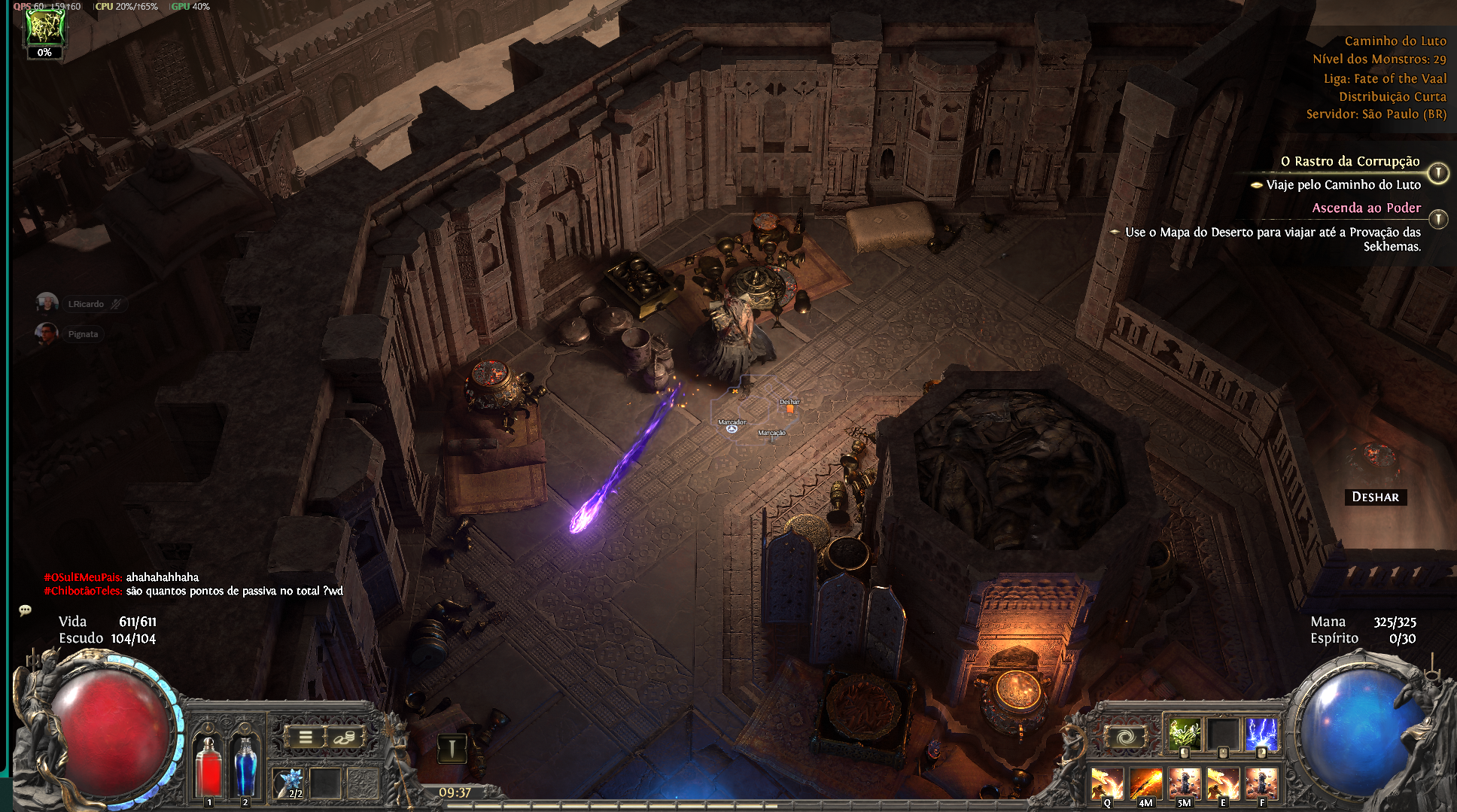Click the Deshar offscreen NPC label

click(1375, 497)
